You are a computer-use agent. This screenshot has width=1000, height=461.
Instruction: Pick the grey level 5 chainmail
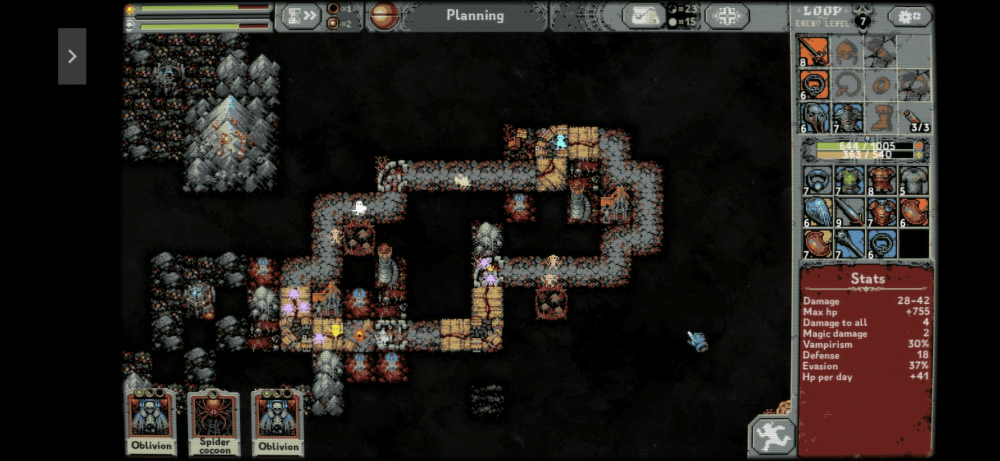pyautogui.click(x=913, y=180)
